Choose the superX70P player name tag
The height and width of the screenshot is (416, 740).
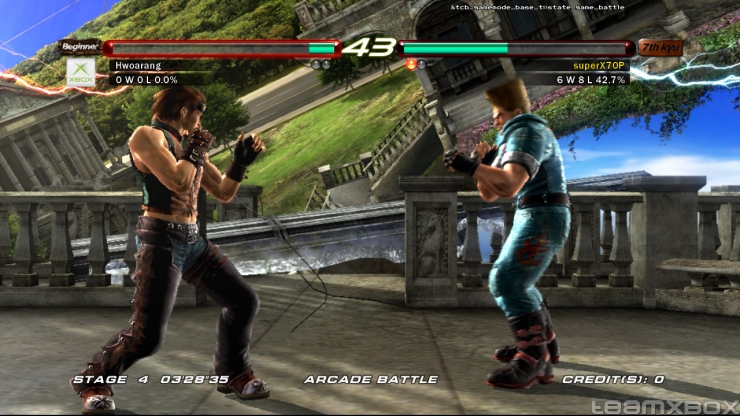click(599, 65)
